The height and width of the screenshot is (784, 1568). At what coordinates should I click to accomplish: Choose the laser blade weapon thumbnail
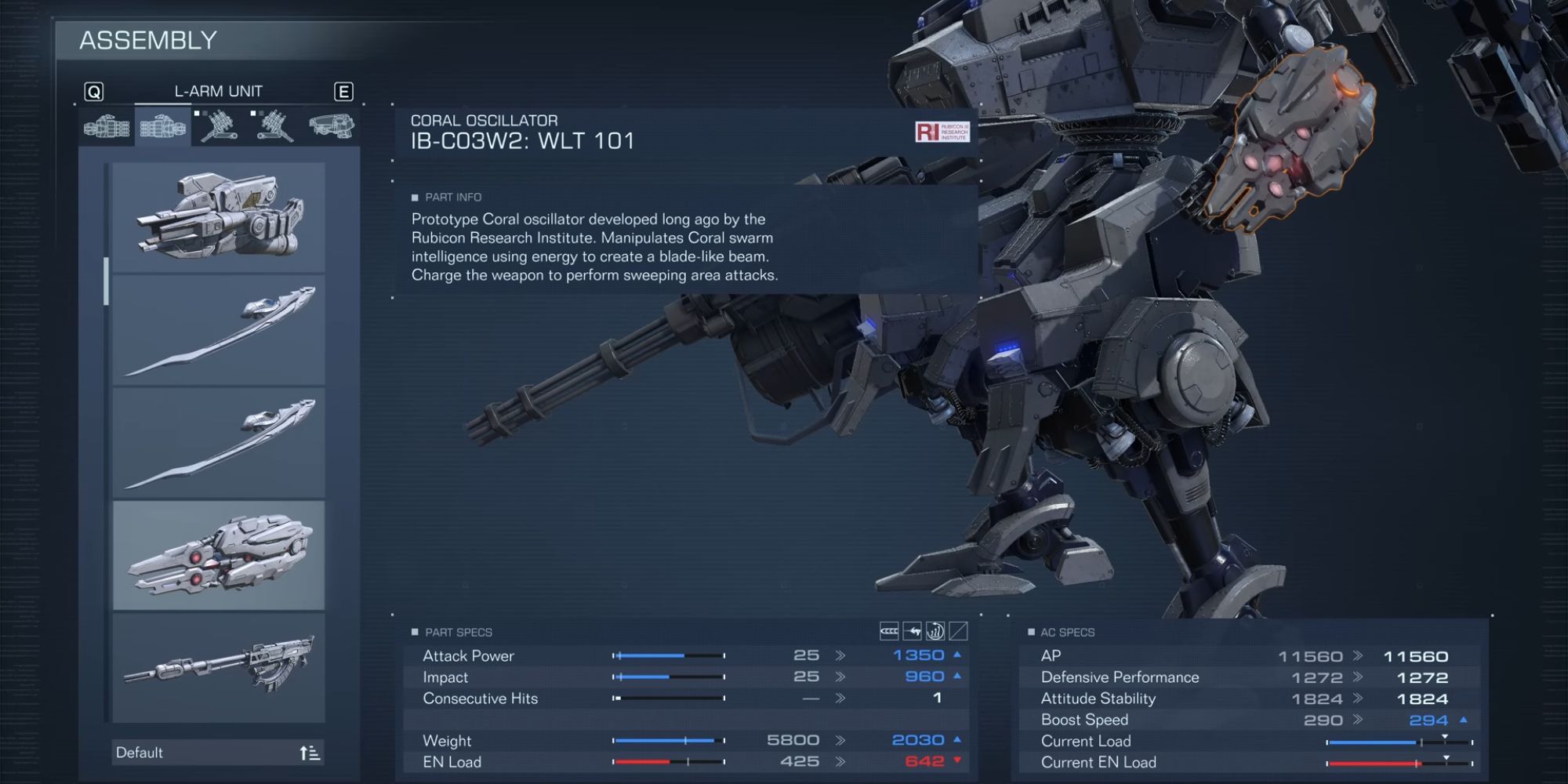pos(220,328)
